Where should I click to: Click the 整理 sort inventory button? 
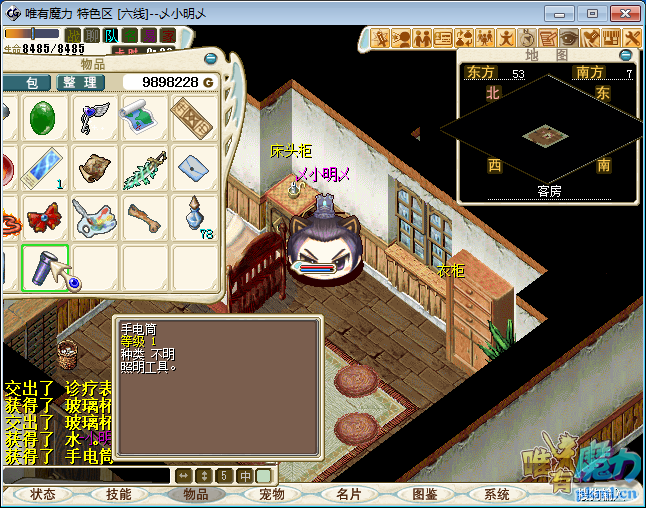78,82
